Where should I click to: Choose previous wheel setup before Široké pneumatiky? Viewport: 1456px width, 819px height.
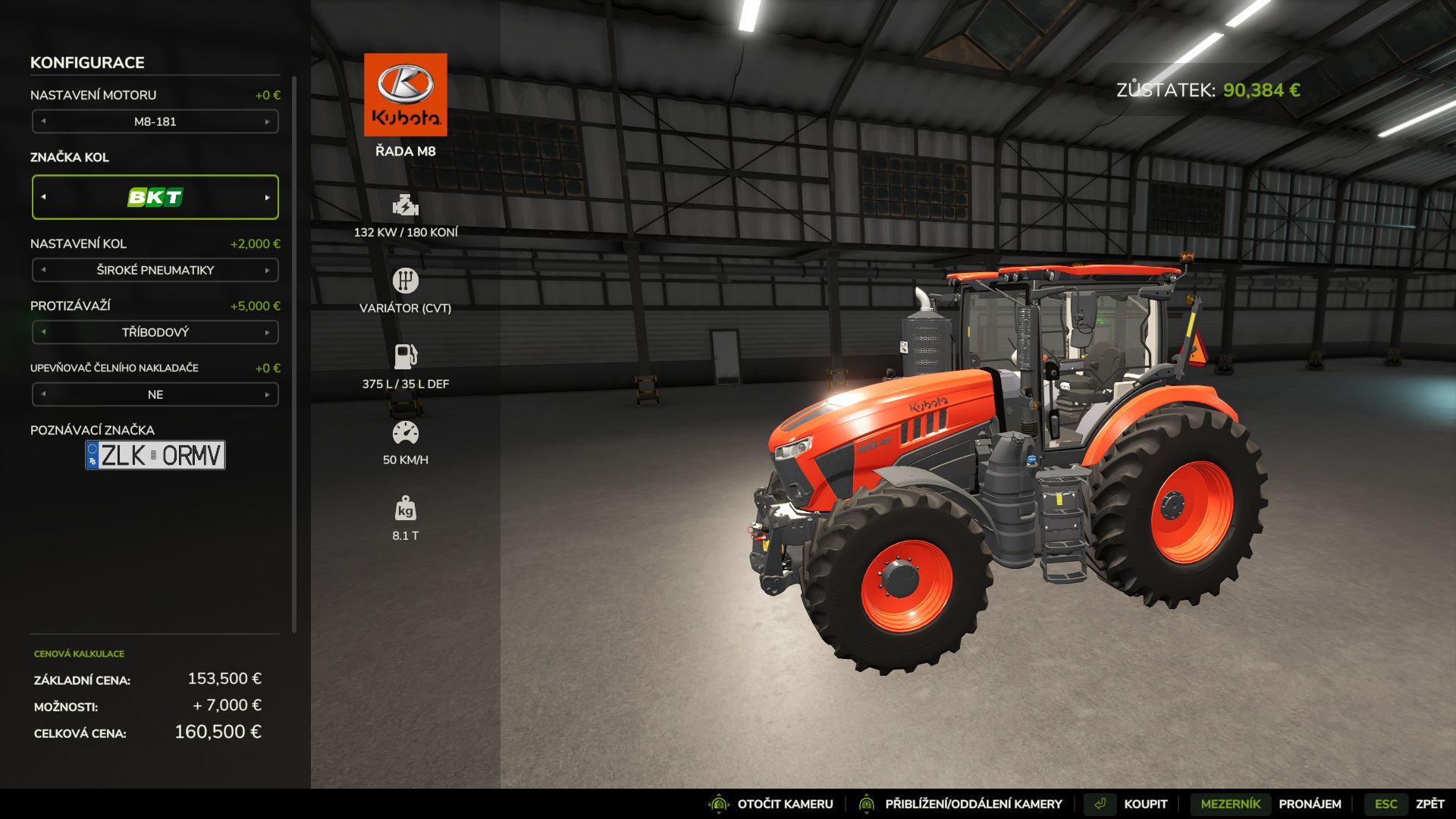click(x=43, y=270)
